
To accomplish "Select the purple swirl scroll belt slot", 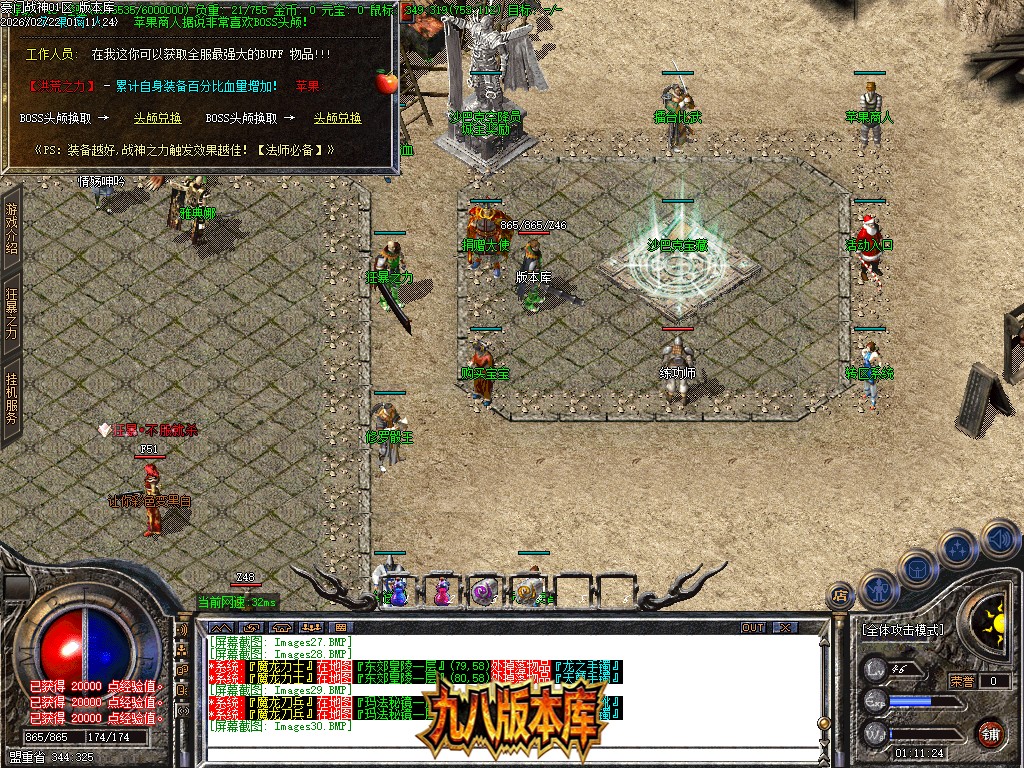I will coord(484,592).
